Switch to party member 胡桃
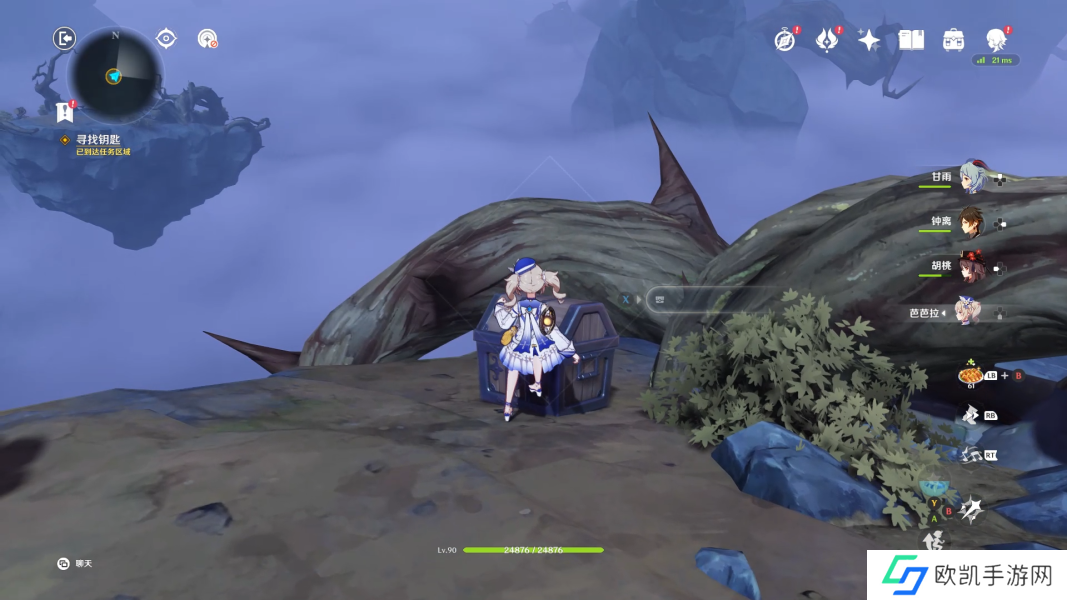This screenshot has height=600, width=1067. tap(972, 267)
